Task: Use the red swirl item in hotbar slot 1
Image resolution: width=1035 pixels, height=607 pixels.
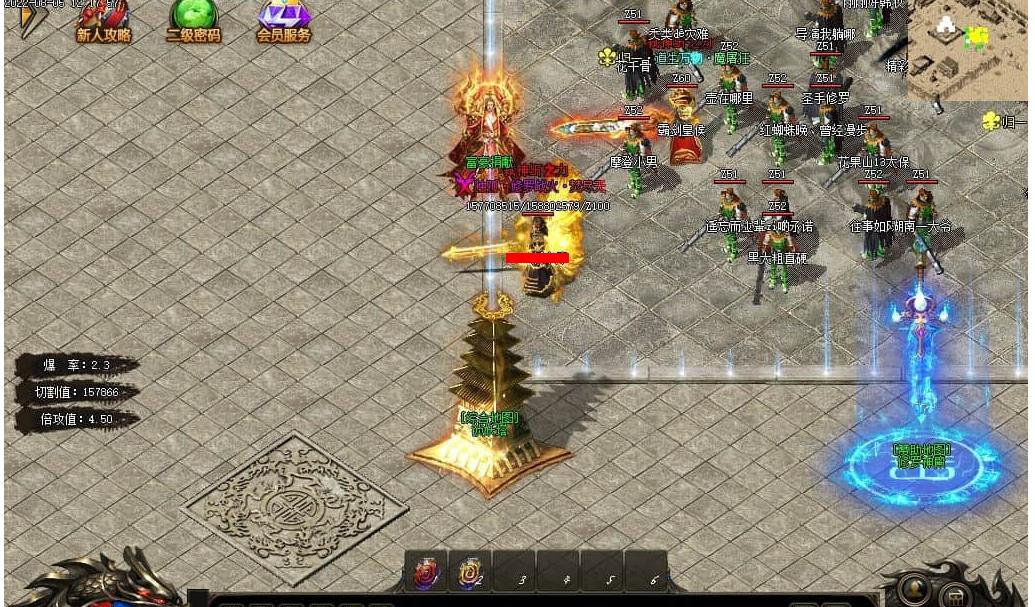Action: pos(426,573)
